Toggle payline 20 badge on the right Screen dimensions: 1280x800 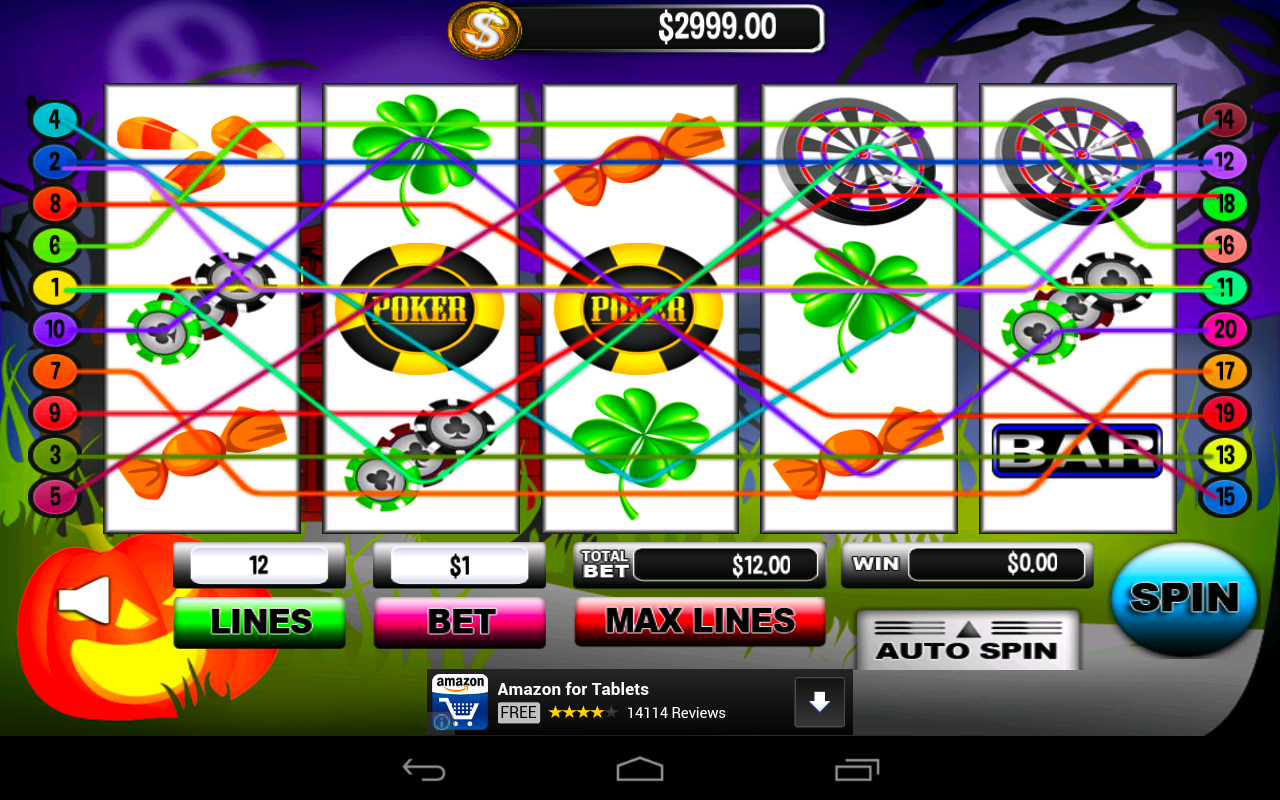[1225, 330]
